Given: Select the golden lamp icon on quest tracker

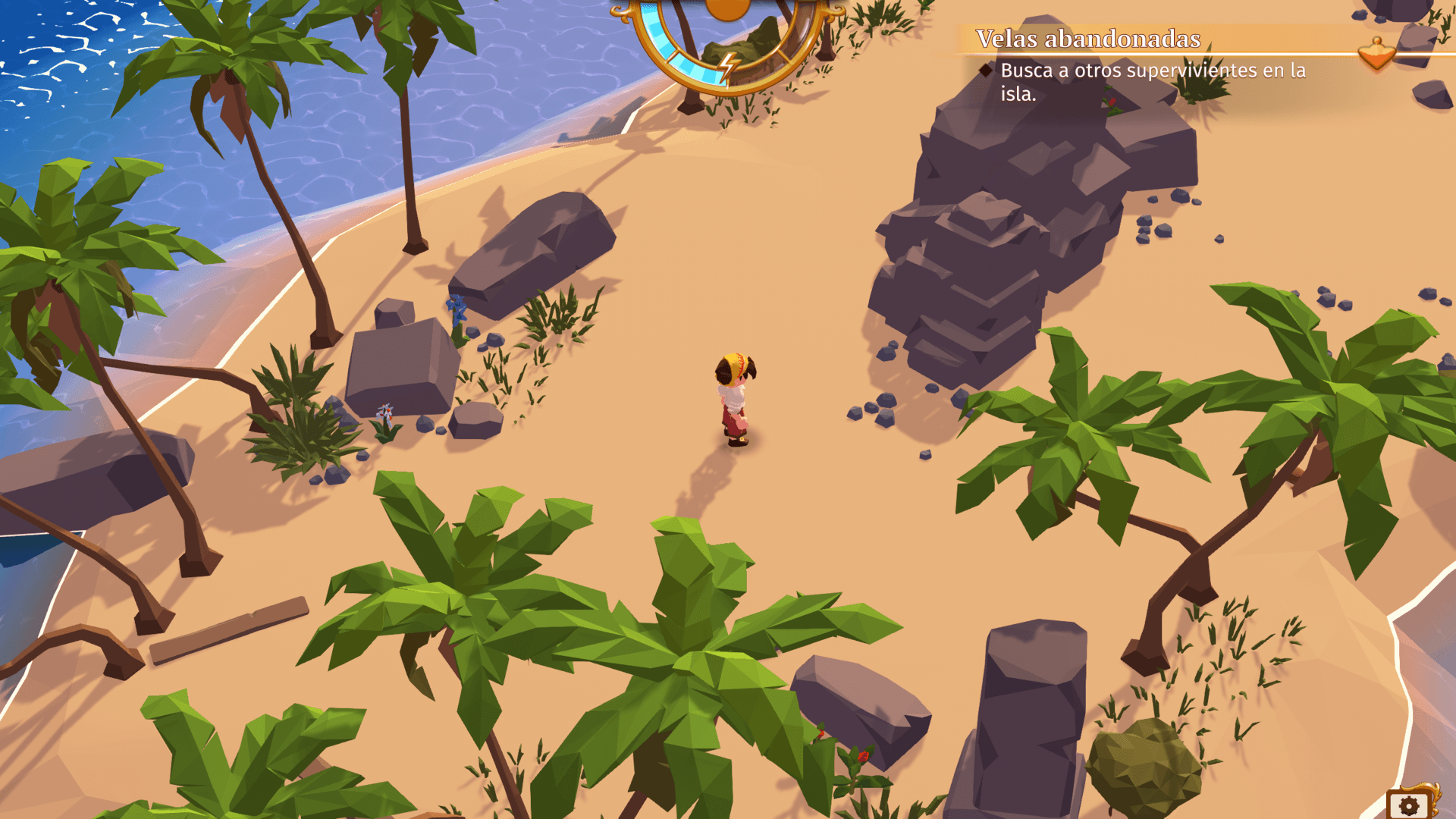Looking at the screenshot, I should pos(1376,54).
